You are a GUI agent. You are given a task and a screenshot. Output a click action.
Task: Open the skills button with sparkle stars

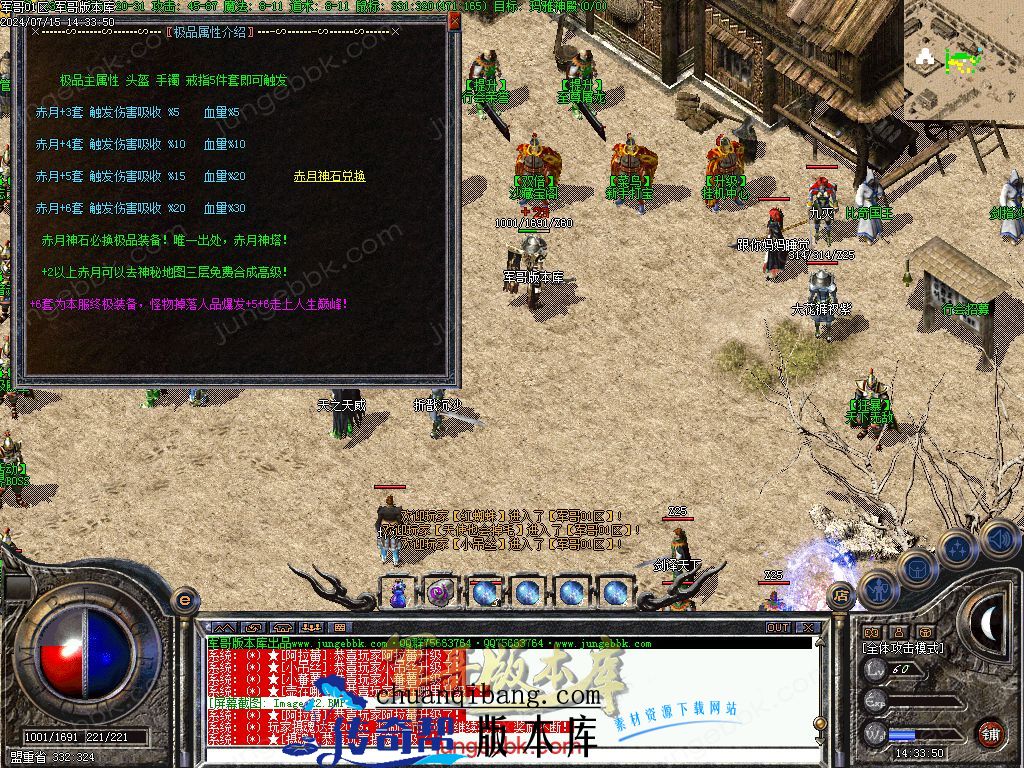[x=957, y=549]
